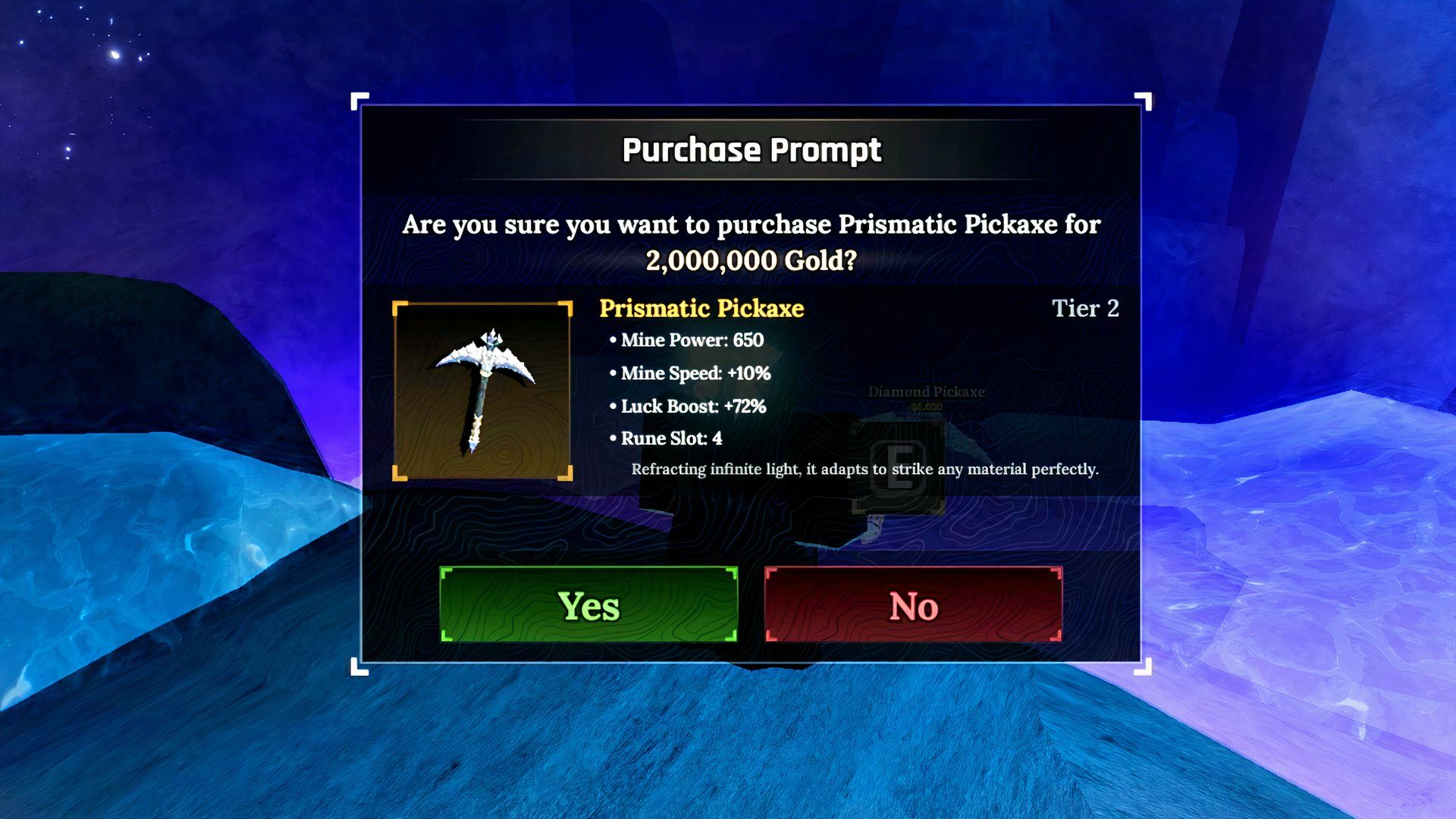Confirm purchase with the Yes button
This screenshot has width=1456, height=819.
589,606
